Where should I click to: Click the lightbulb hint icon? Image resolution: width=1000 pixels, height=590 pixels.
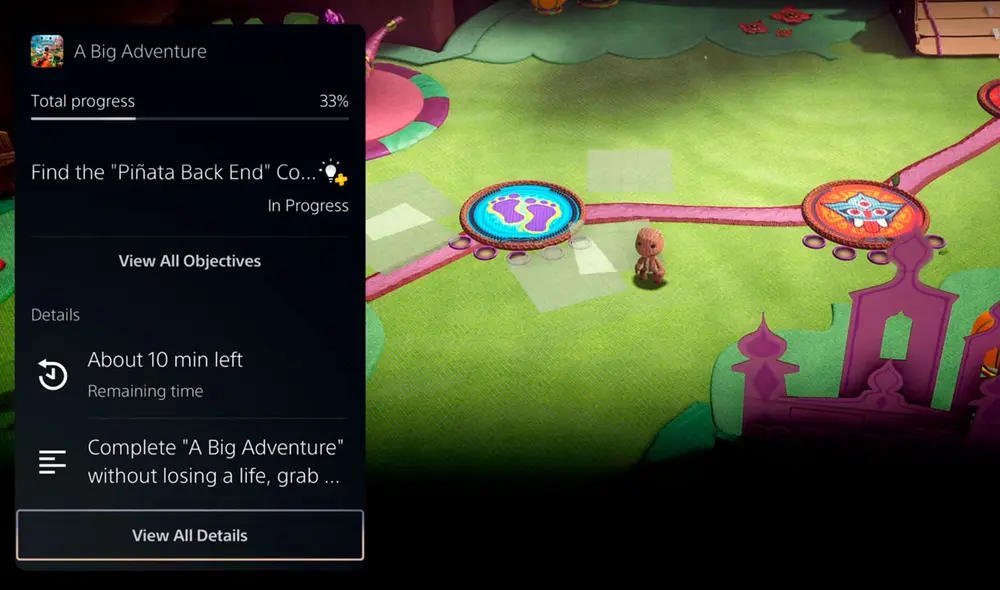(x=332, y=172)
